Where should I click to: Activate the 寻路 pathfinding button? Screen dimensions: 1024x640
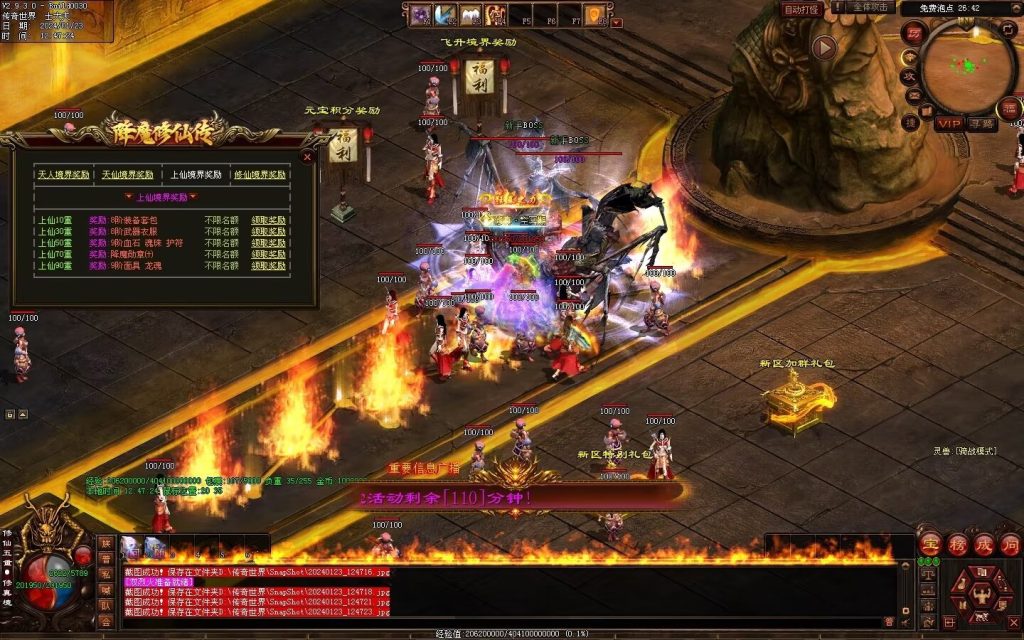[x=982, y=123]
